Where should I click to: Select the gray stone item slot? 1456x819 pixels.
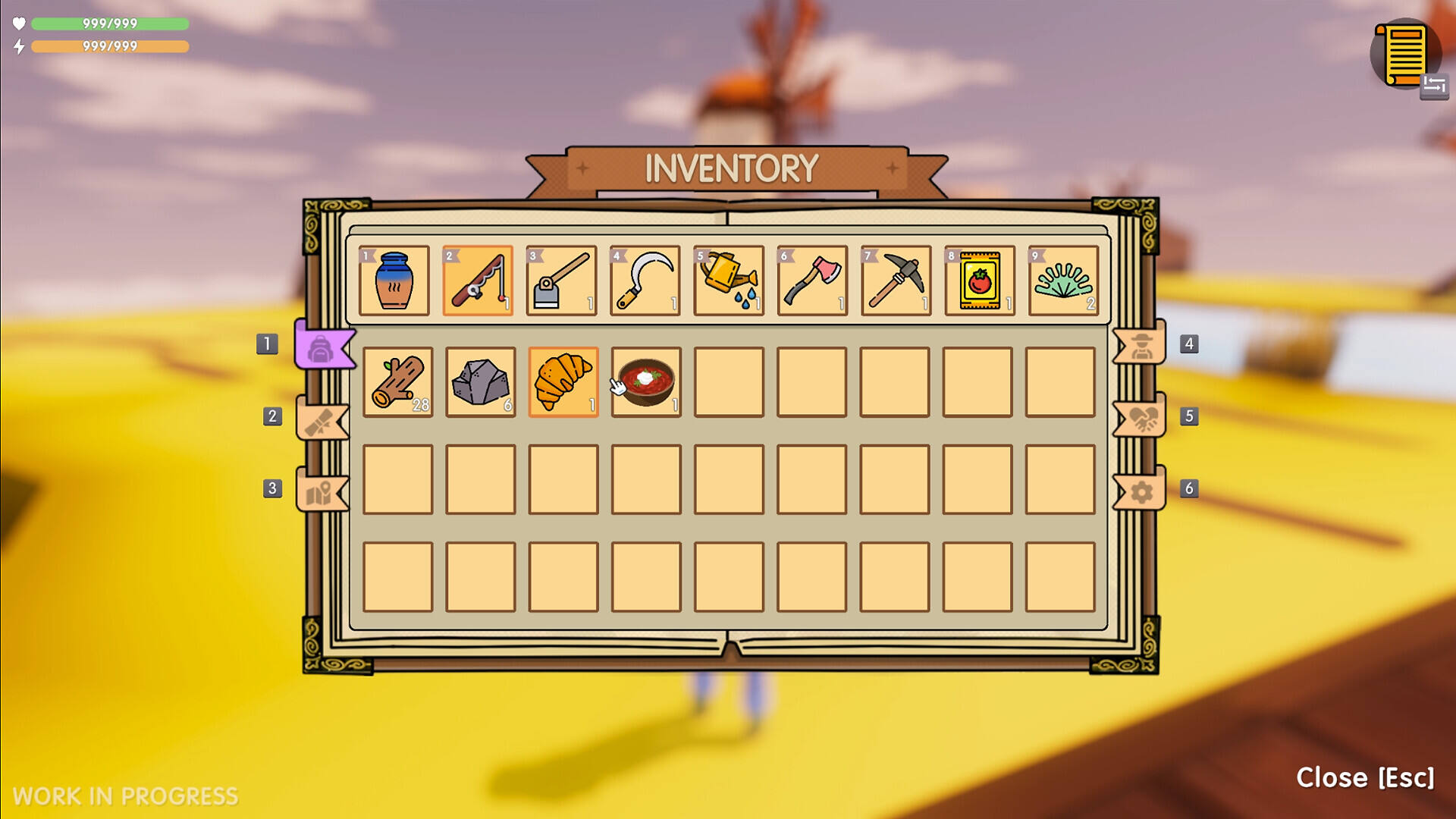point(480,382)
